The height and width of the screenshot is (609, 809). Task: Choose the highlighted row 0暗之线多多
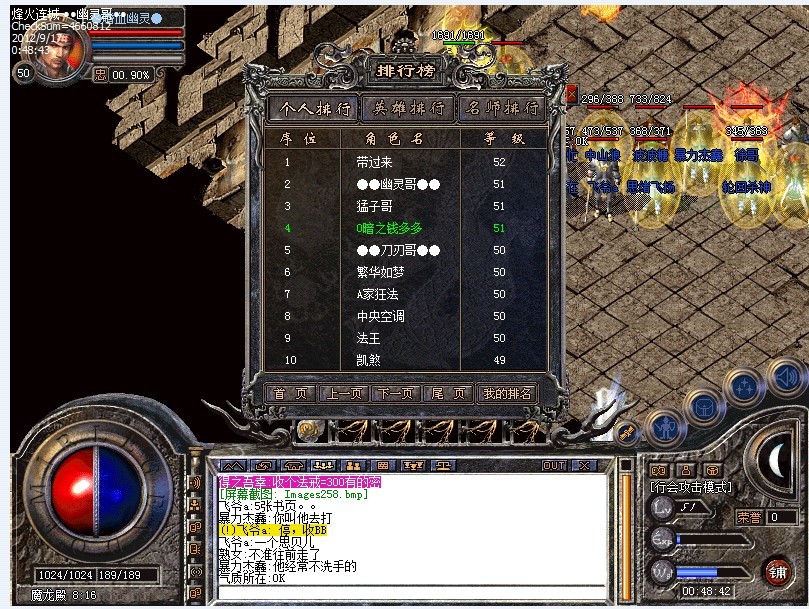[x=389, y=228]
